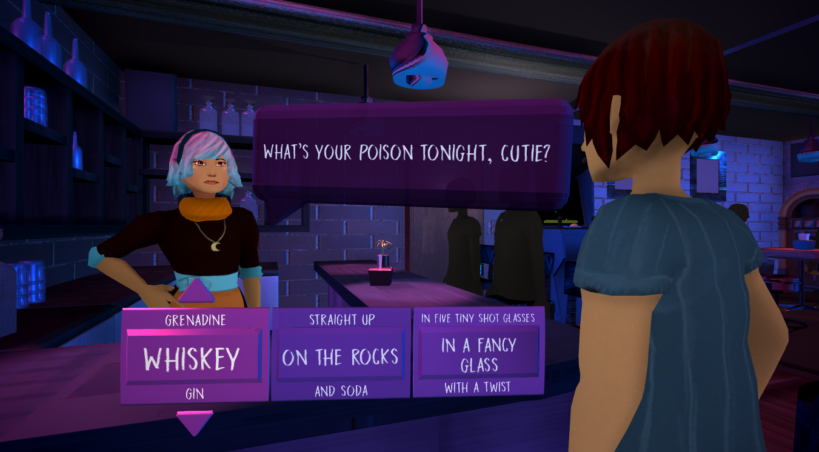
Task: Choose Grenadine above Whiskey
Action: pyautogui.click(x=194, y=322)
